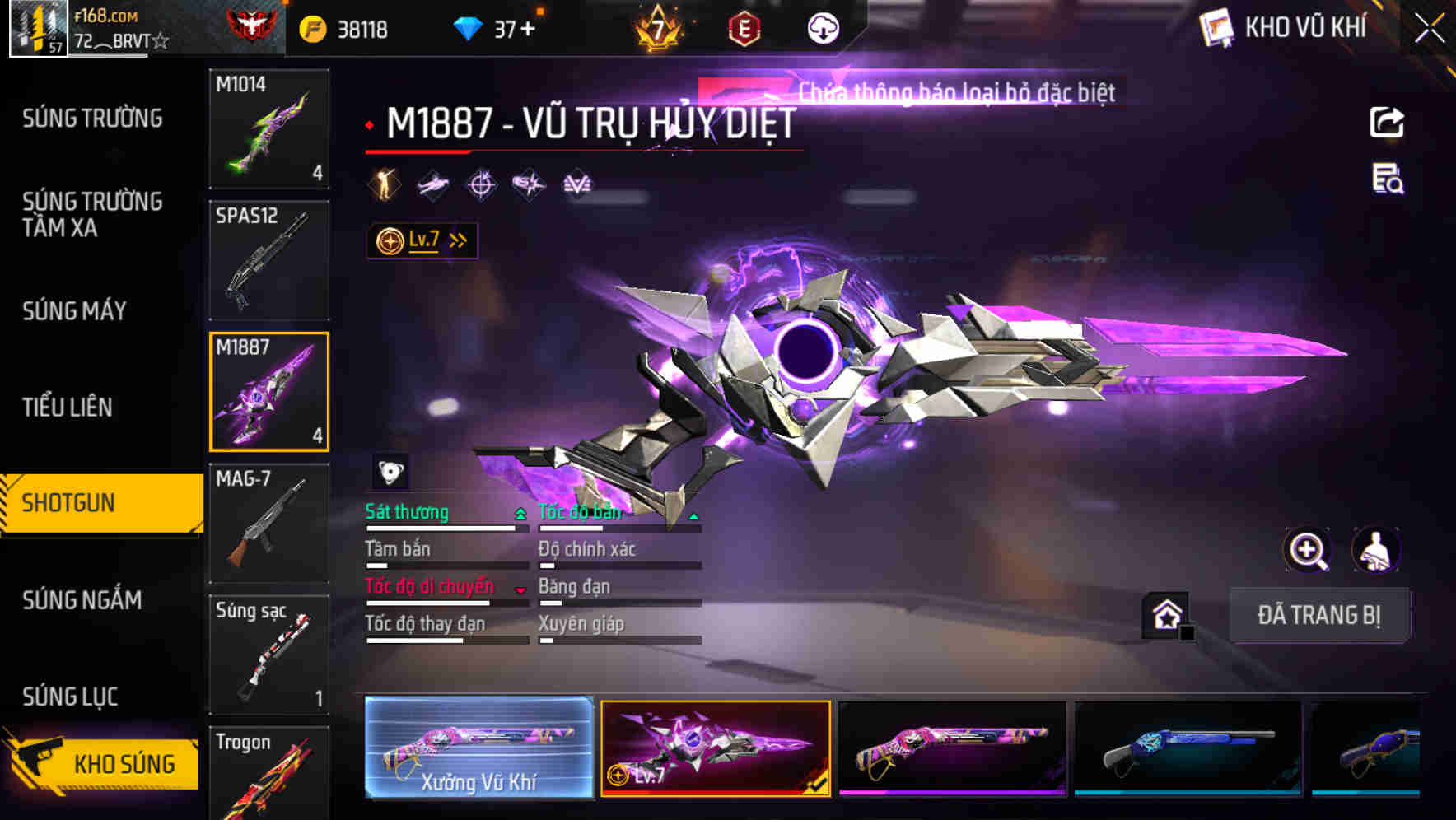This screenshot has height=820, width=1456.
Task: Toggle the Tốc độ di chuyển stat arrow
Action: (x=520, y=588)
